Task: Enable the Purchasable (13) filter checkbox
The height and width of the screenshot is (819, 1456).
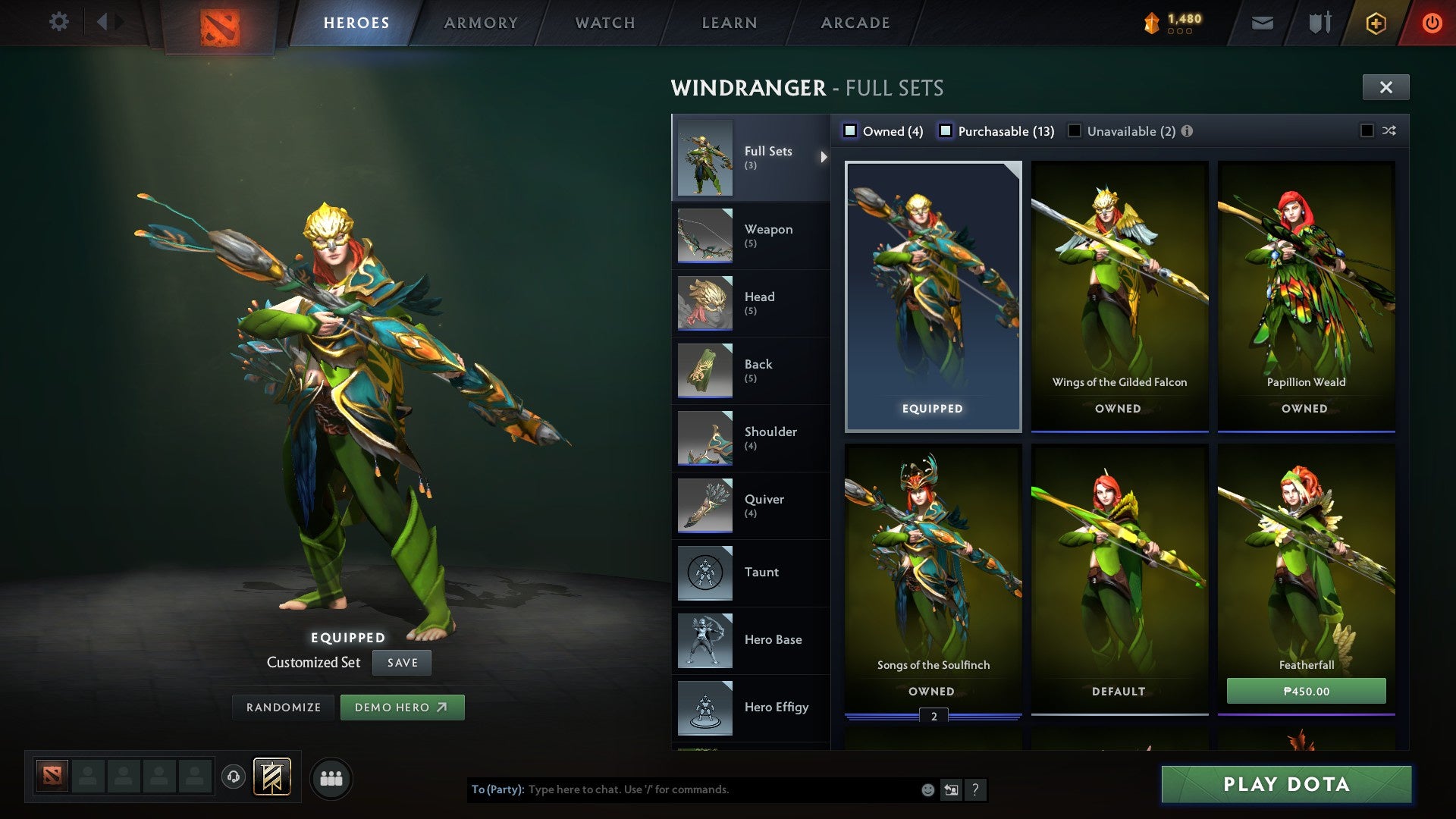Action: pos(946,130)
